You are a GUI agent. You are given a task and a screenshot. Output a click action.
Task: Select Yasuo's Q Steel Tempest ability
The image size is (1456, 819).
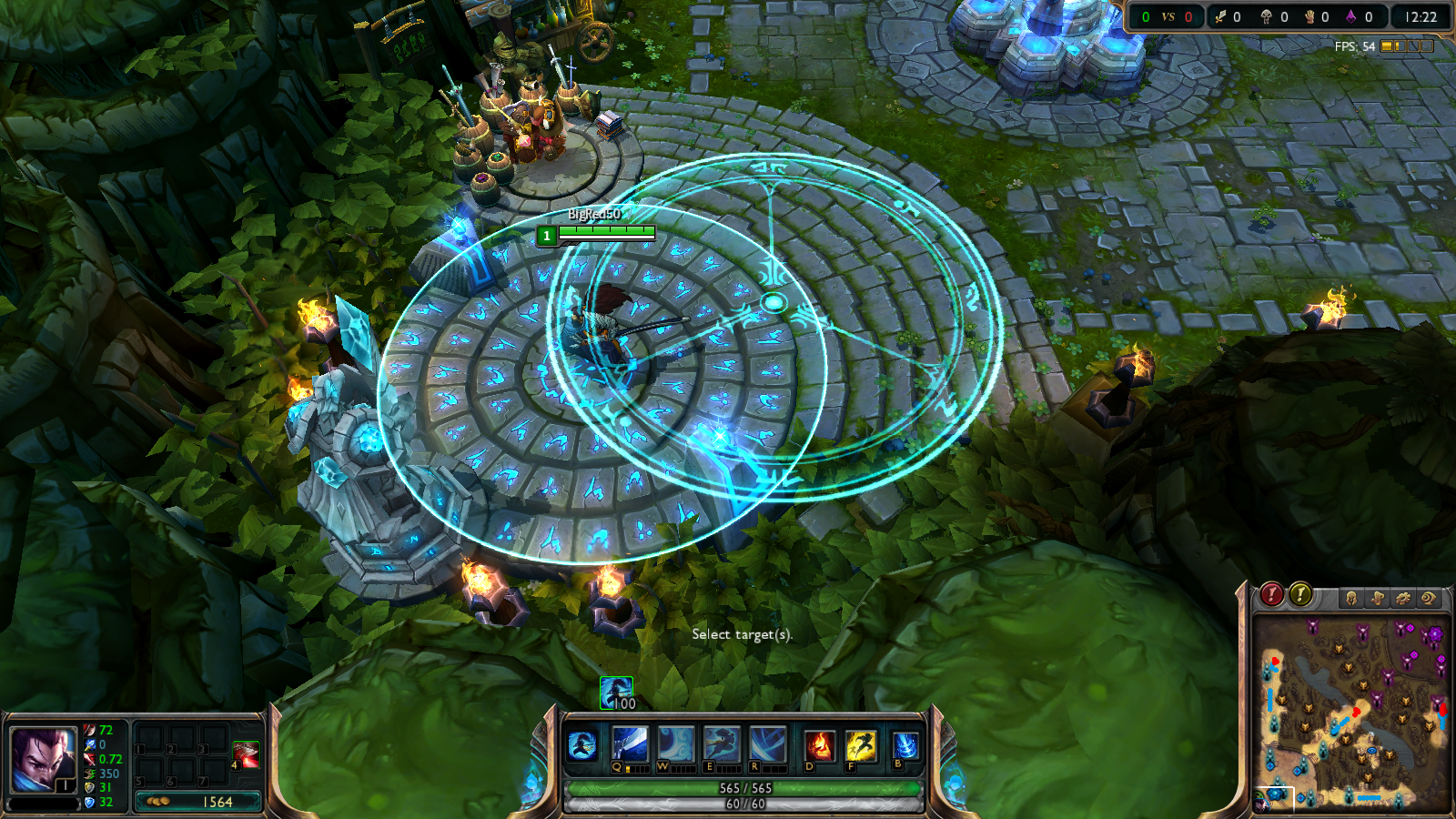coord(629,744)
